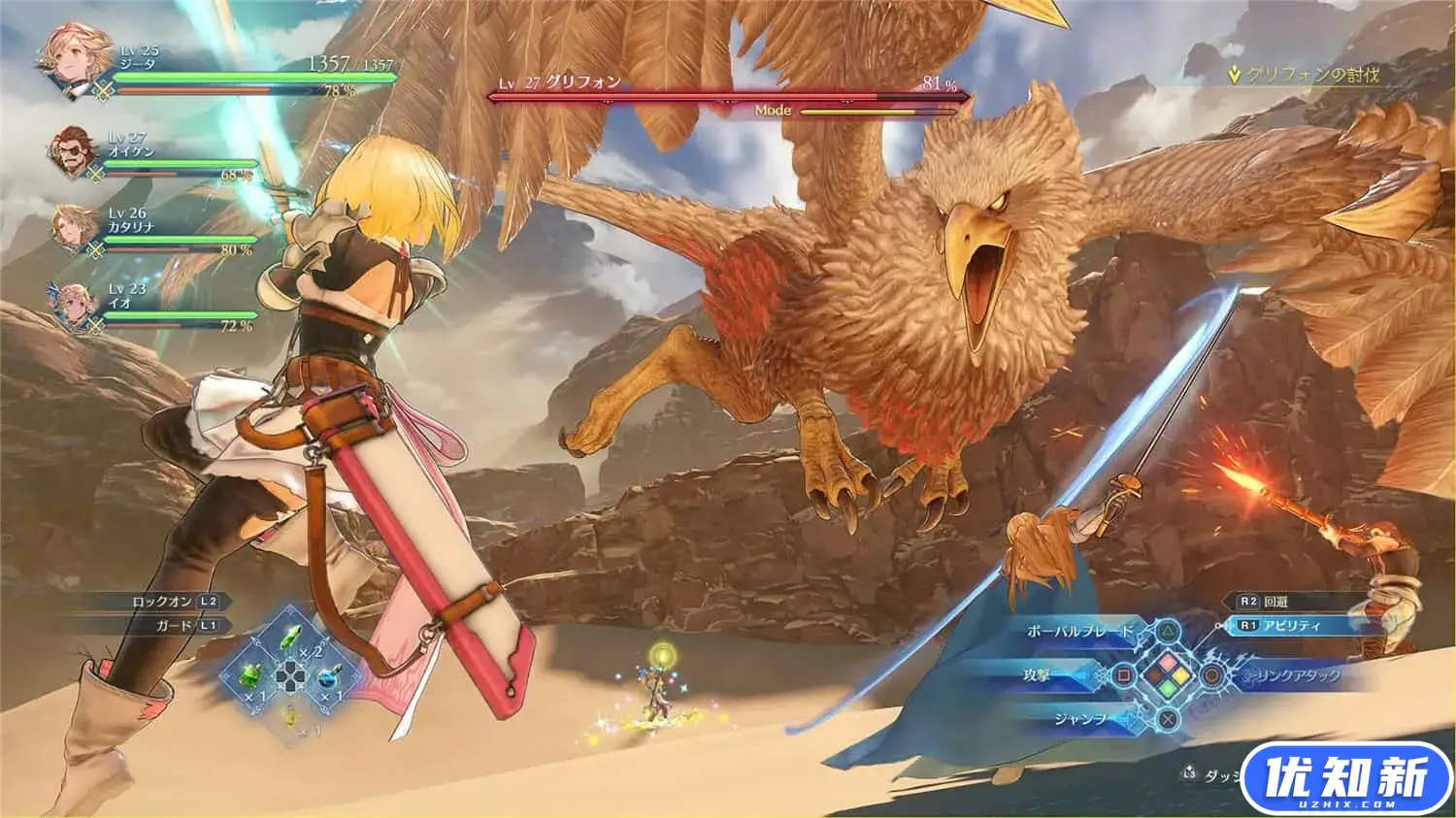Trigger the 攻撃 attack action entry
The image size is (1456, 818).
coord(1037,675)
